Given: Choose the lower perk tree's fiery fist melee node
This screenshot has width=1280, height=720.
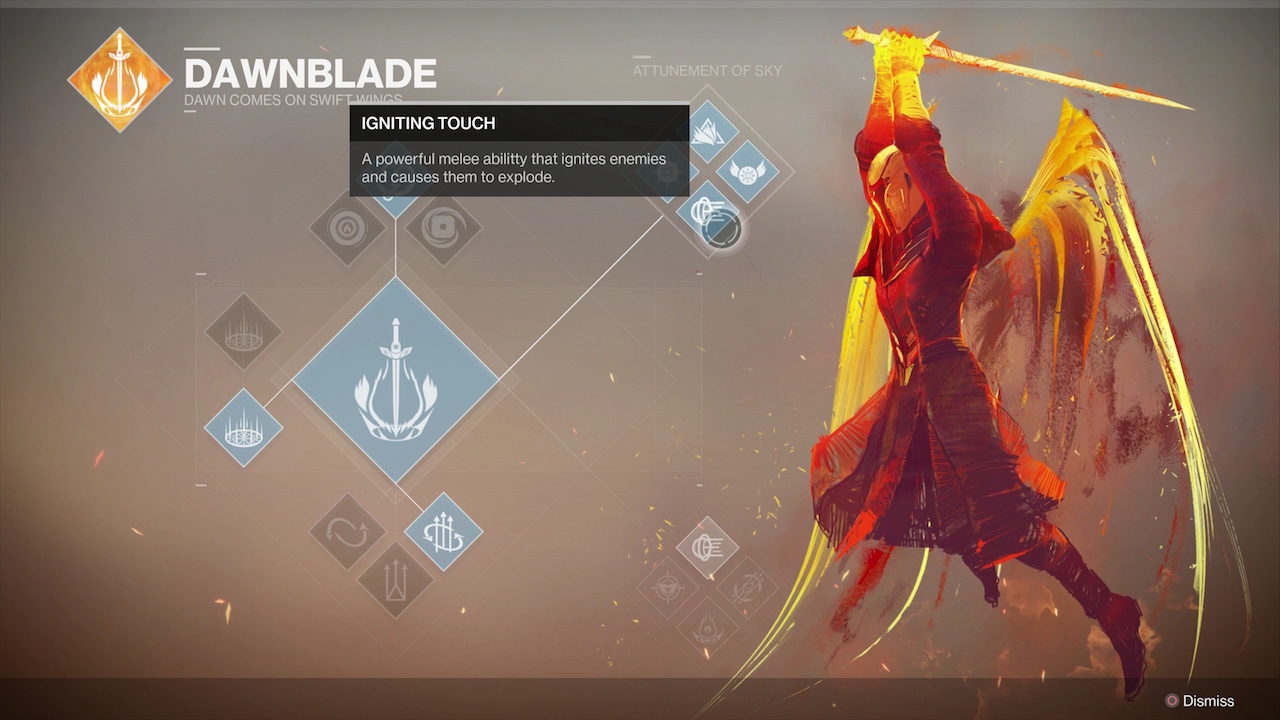Looking at the screenshot, I should (707, 547).
